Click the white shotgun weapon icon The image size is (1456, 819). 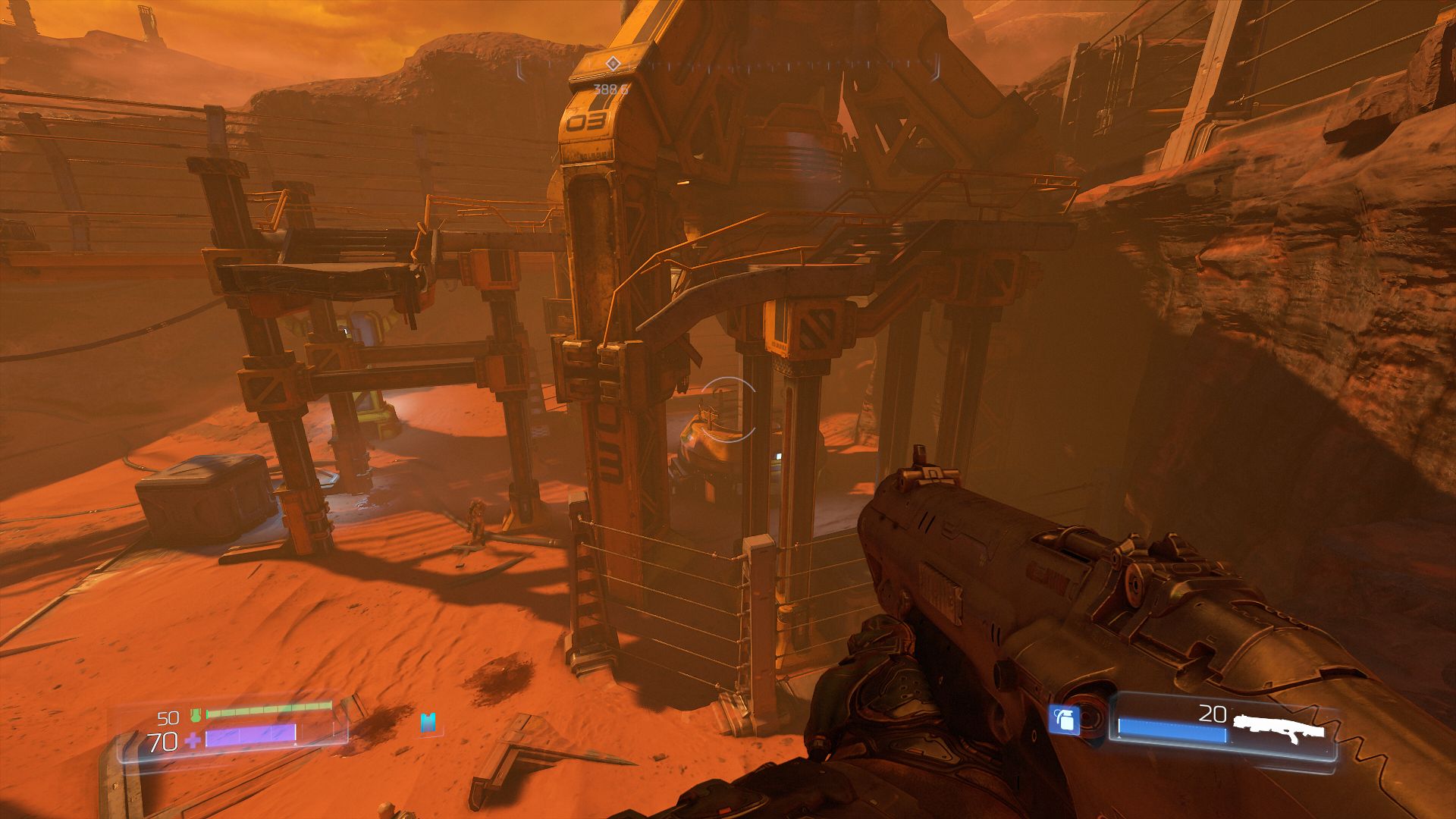click(1278, 725)
